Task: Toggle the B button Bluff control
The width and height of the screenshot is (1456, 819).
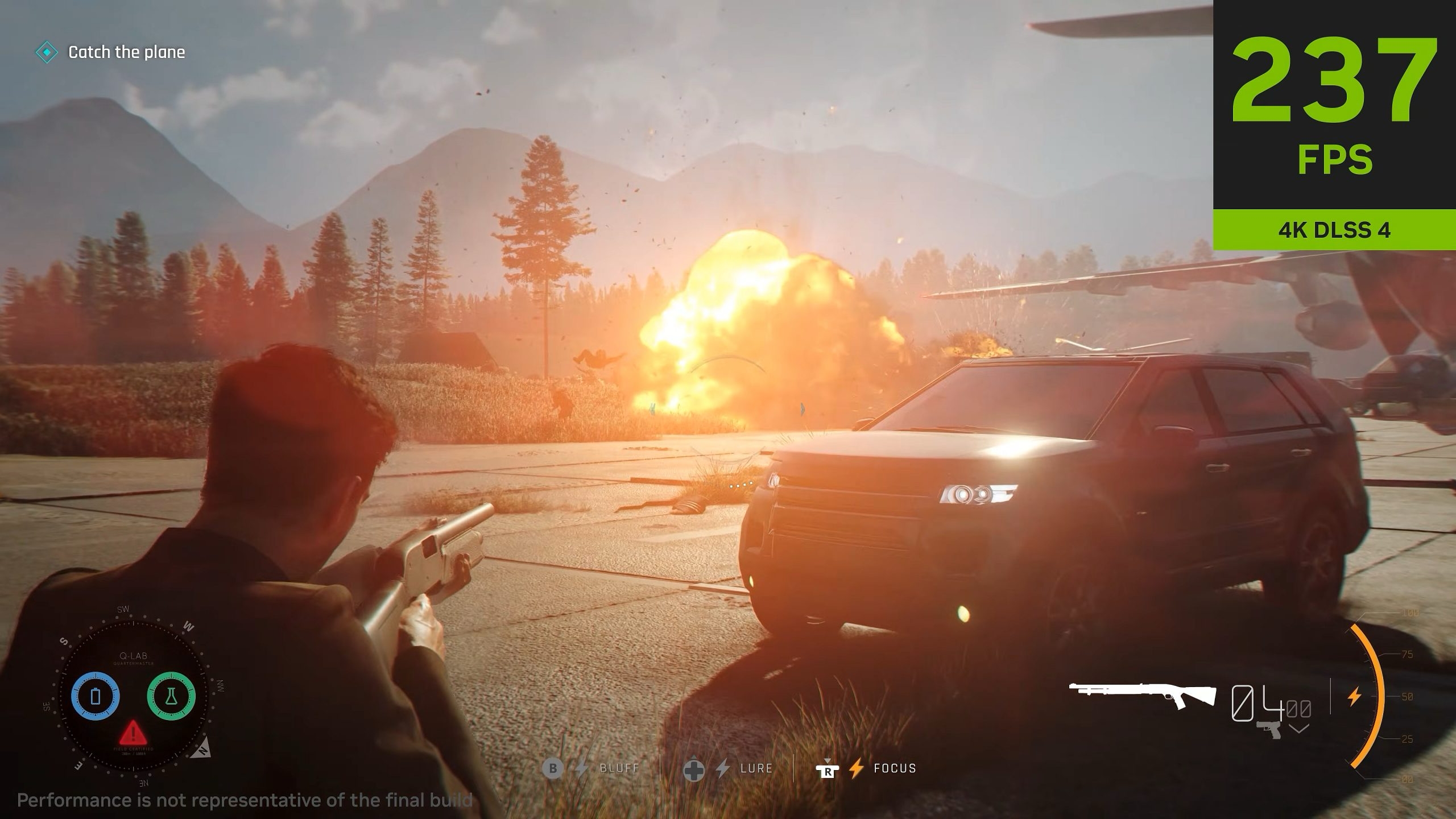Action: click(553, 769)
